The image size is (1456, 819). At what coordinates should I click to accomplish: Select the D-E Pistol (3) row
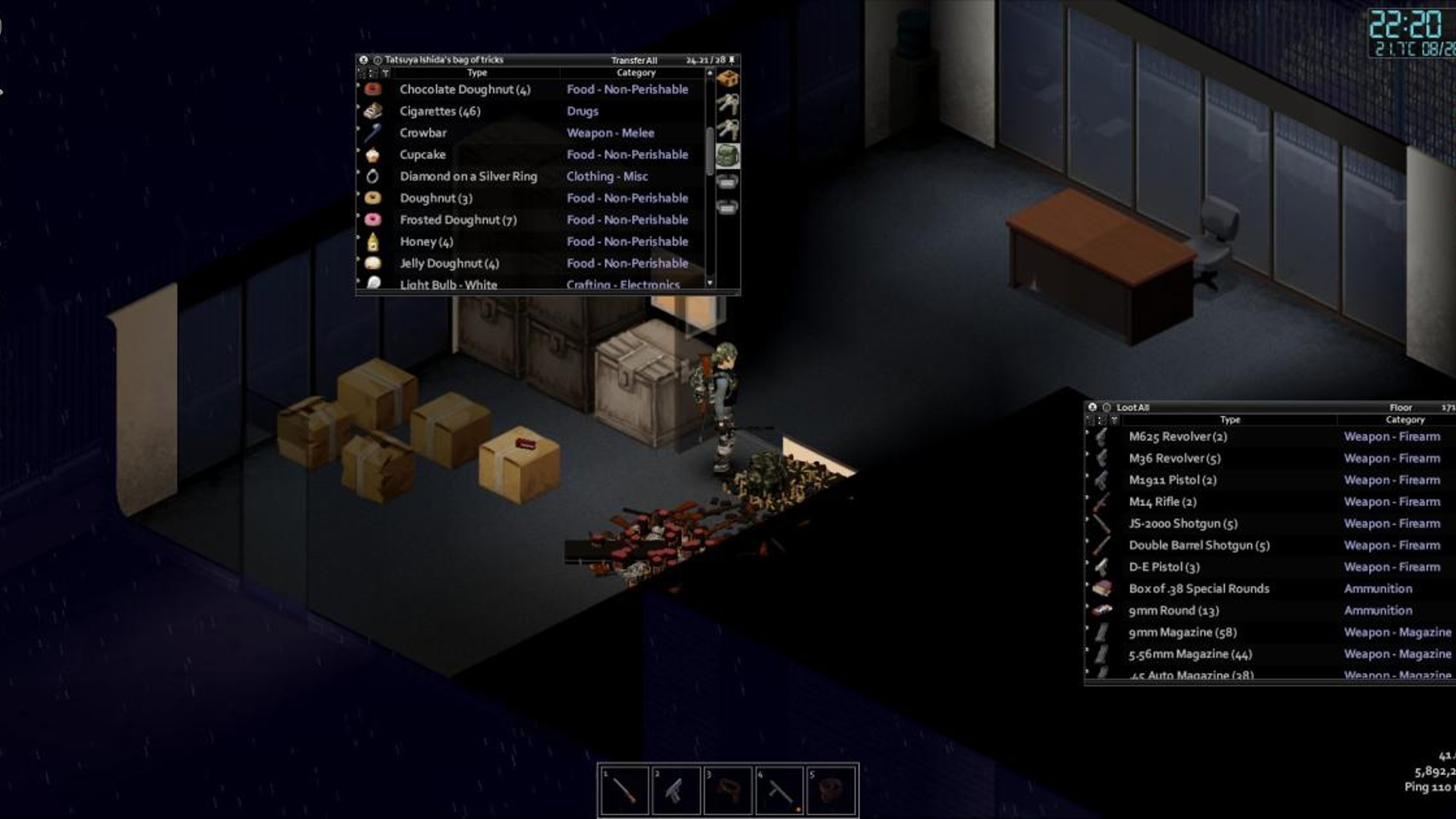[x=1164, y=567]
